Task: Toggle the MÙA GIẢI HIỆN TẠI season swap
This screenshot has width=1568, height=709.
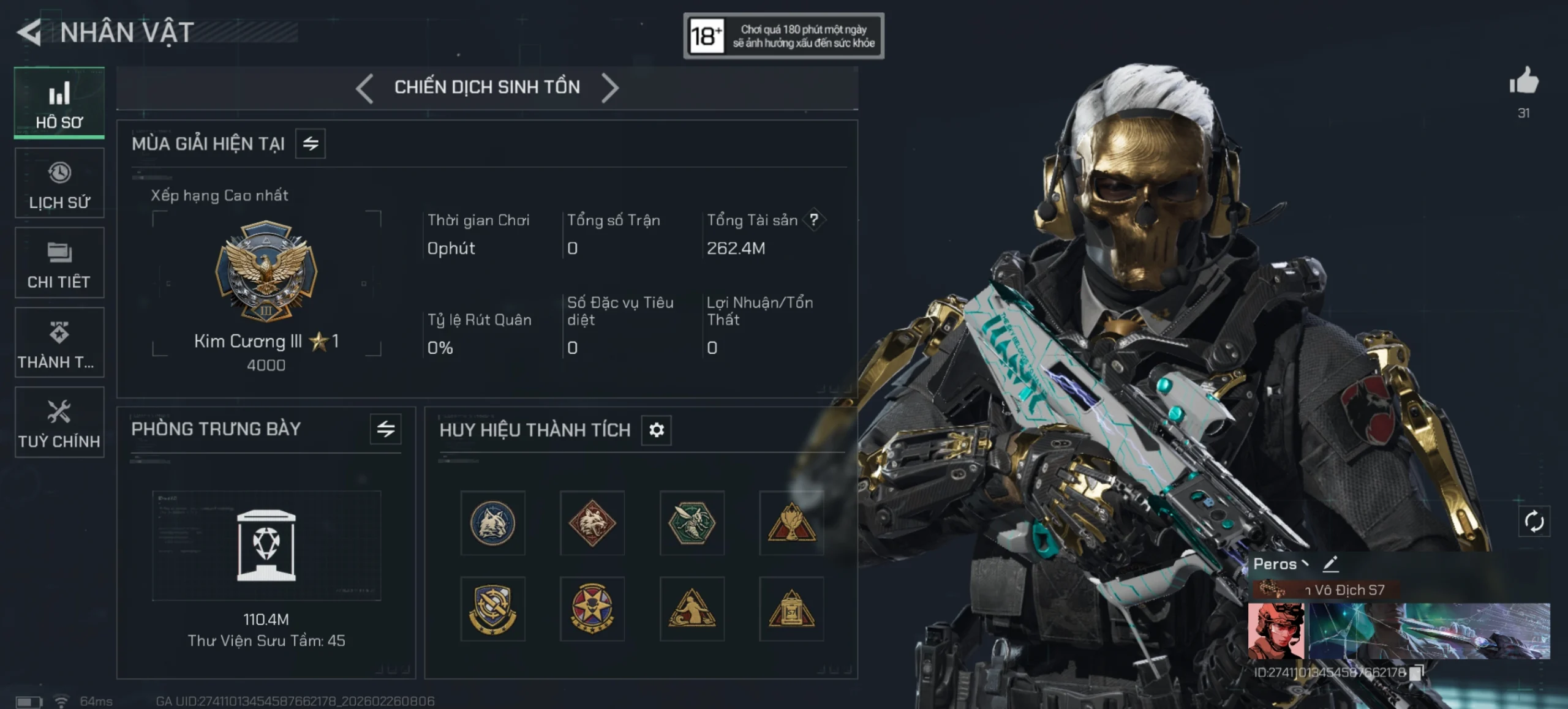Action: pyautogui.click(x=311, y=144)
